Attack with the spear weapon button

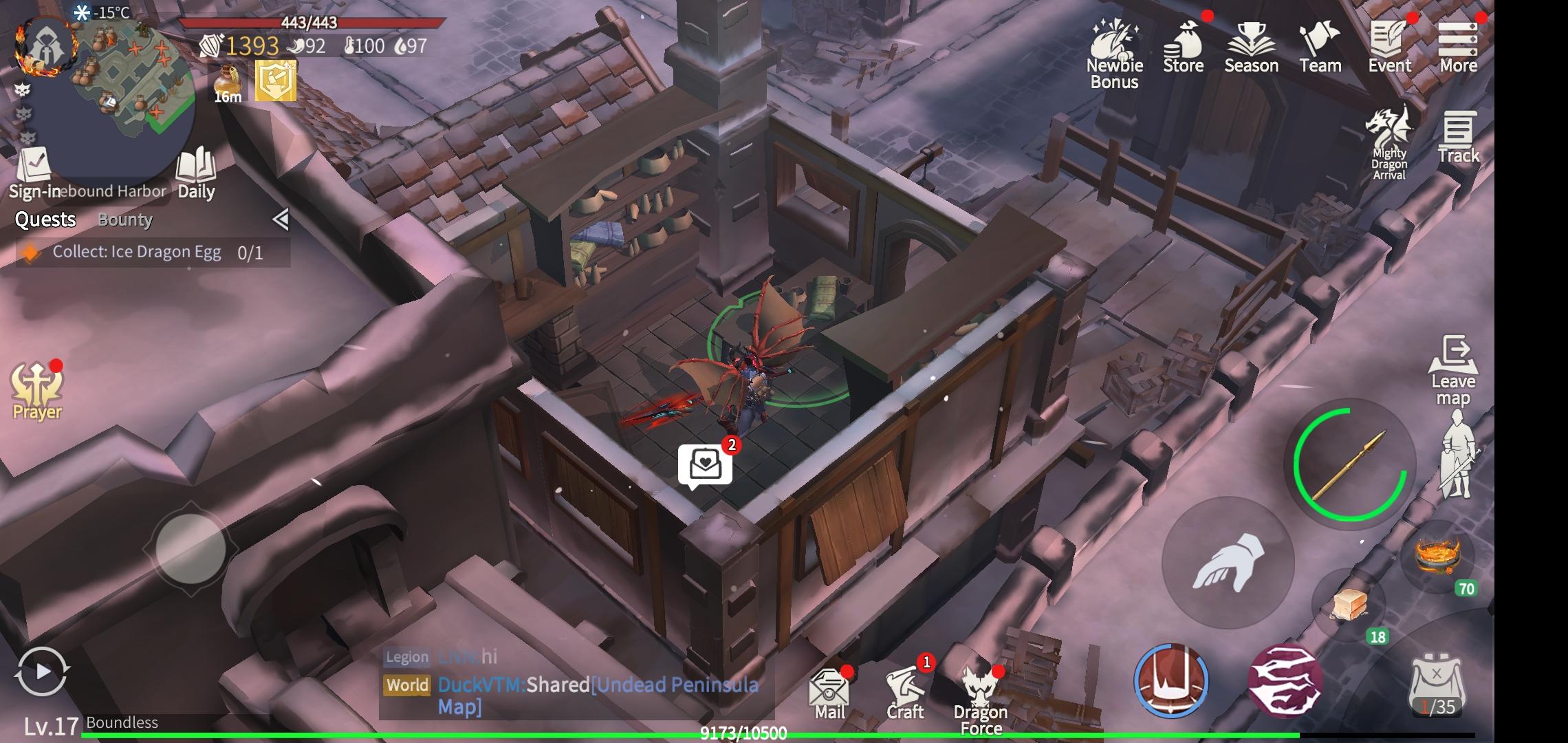point(1349,464)
